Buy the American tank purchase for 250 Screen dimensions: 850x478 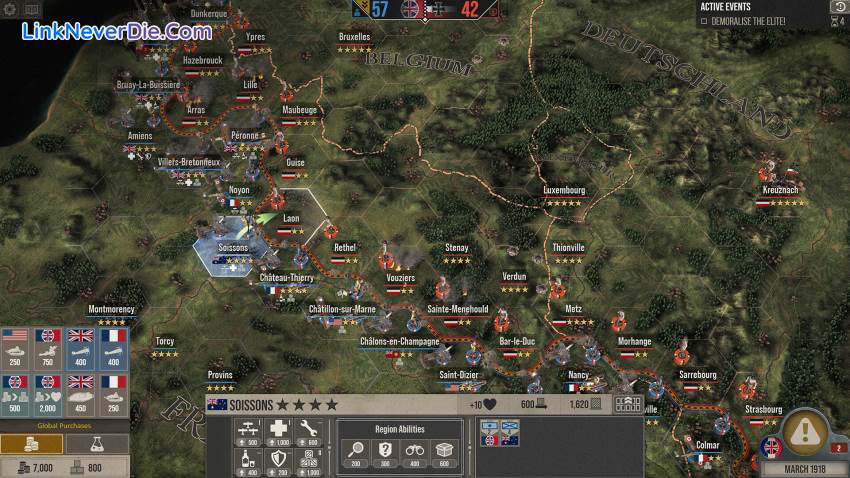[16, 349]
